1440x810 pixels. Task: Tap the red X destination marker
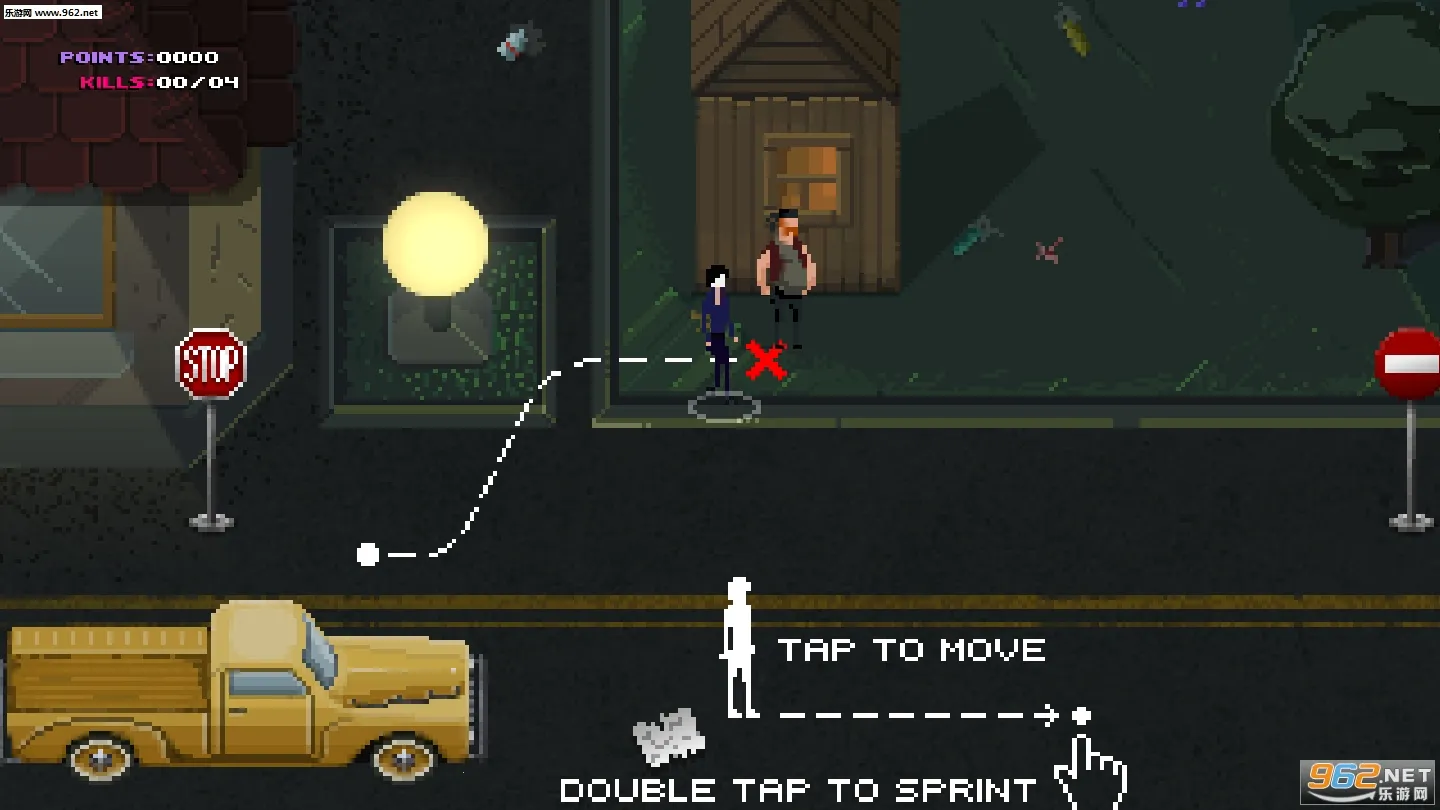point(766,361)
